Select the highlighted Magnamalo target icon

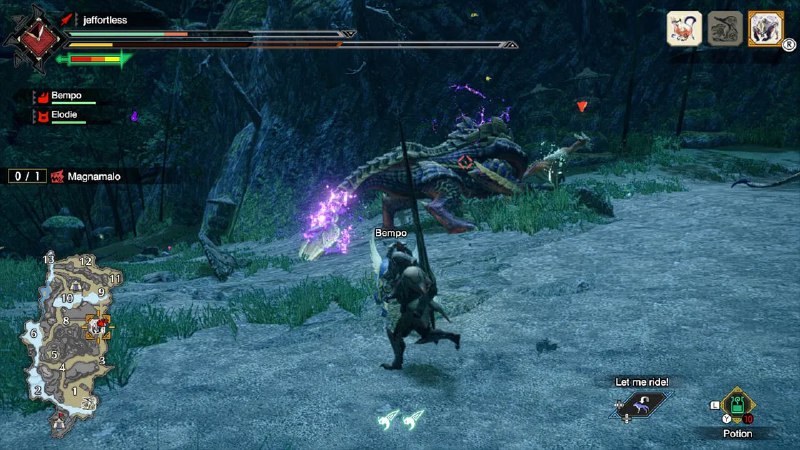pyautogui.click(x=766, y=28)
